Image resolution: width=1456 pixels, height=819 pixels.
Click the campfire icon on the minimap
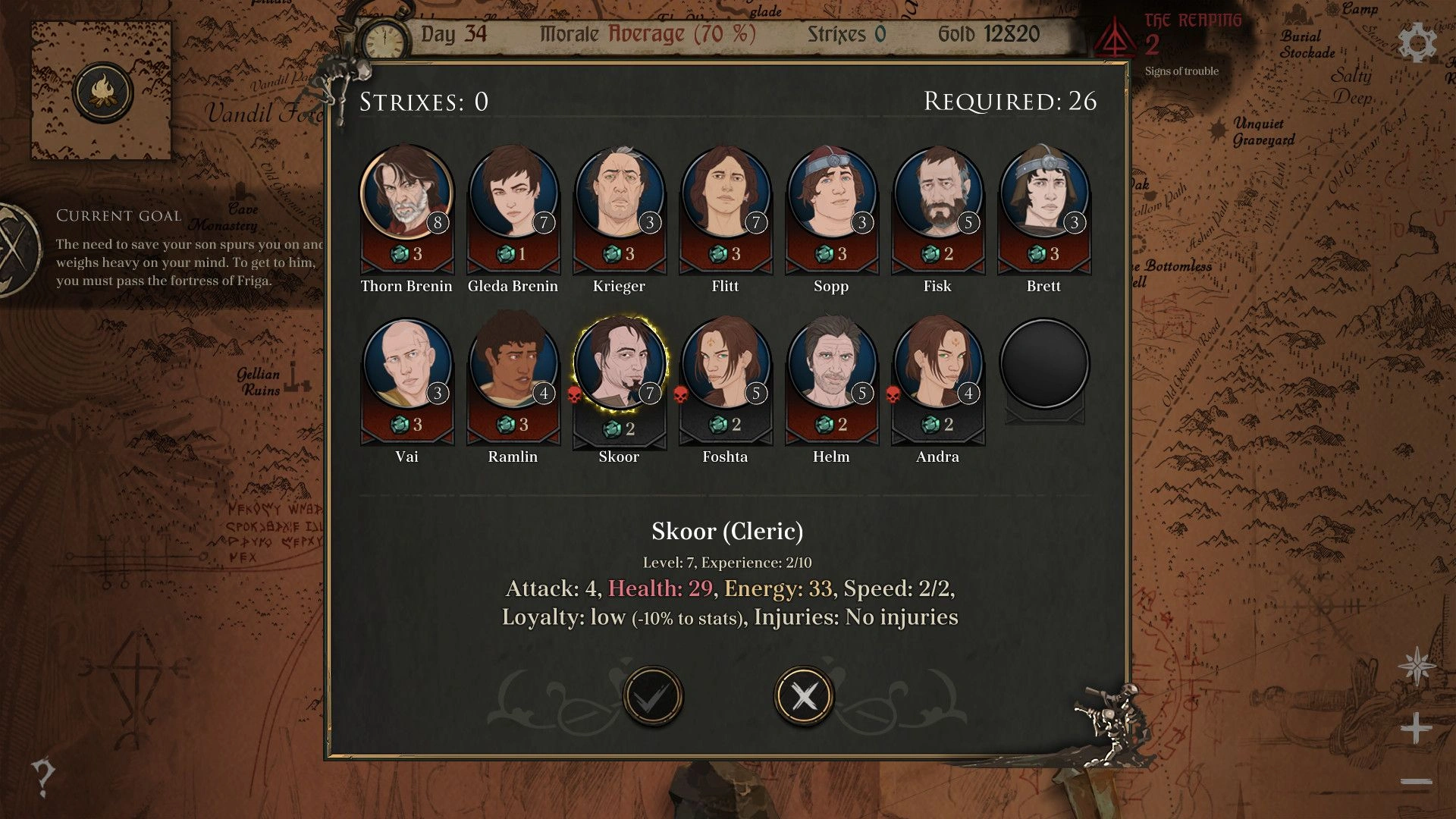coord(103,93)
